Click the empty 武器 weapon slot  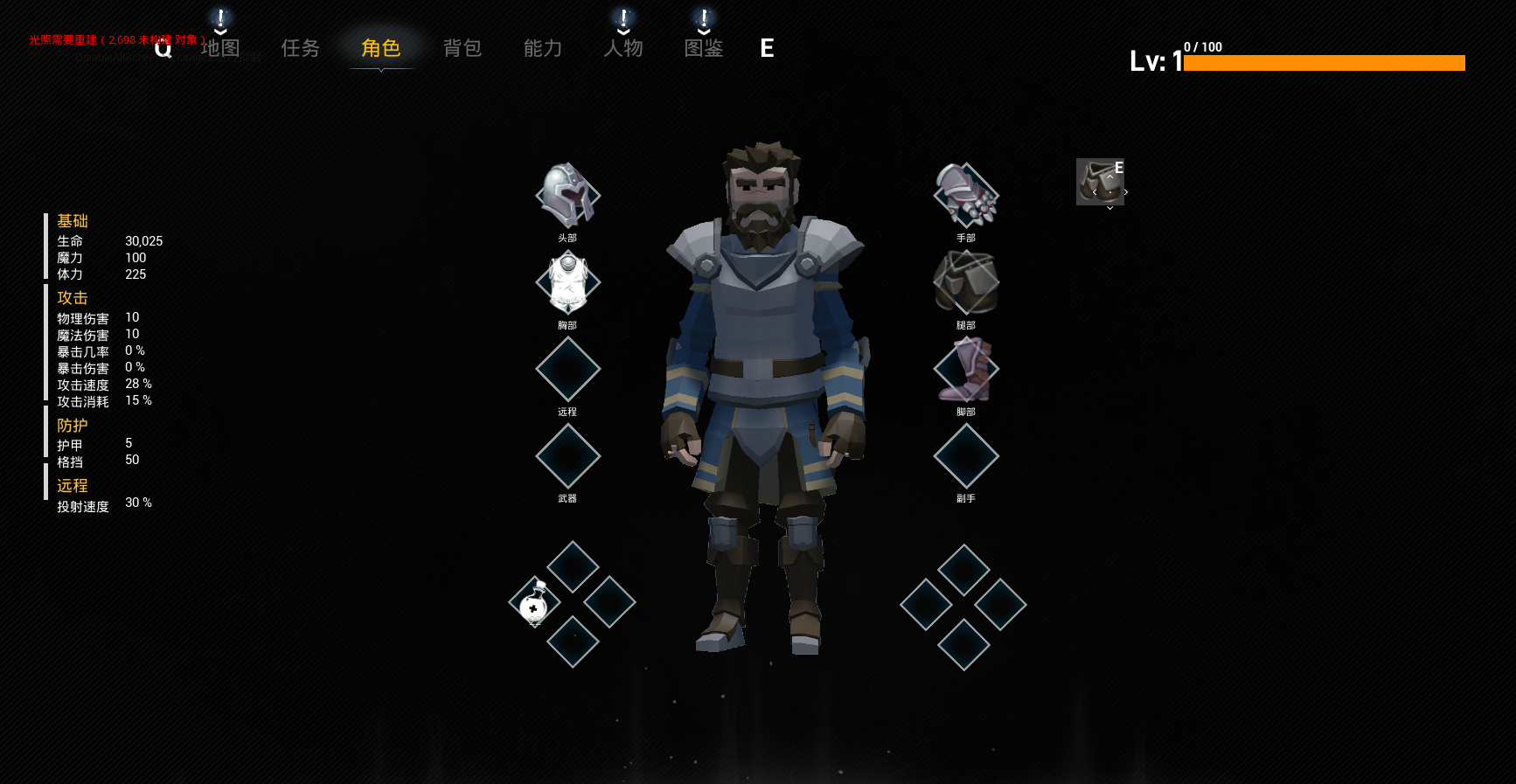tap(568, 455)
